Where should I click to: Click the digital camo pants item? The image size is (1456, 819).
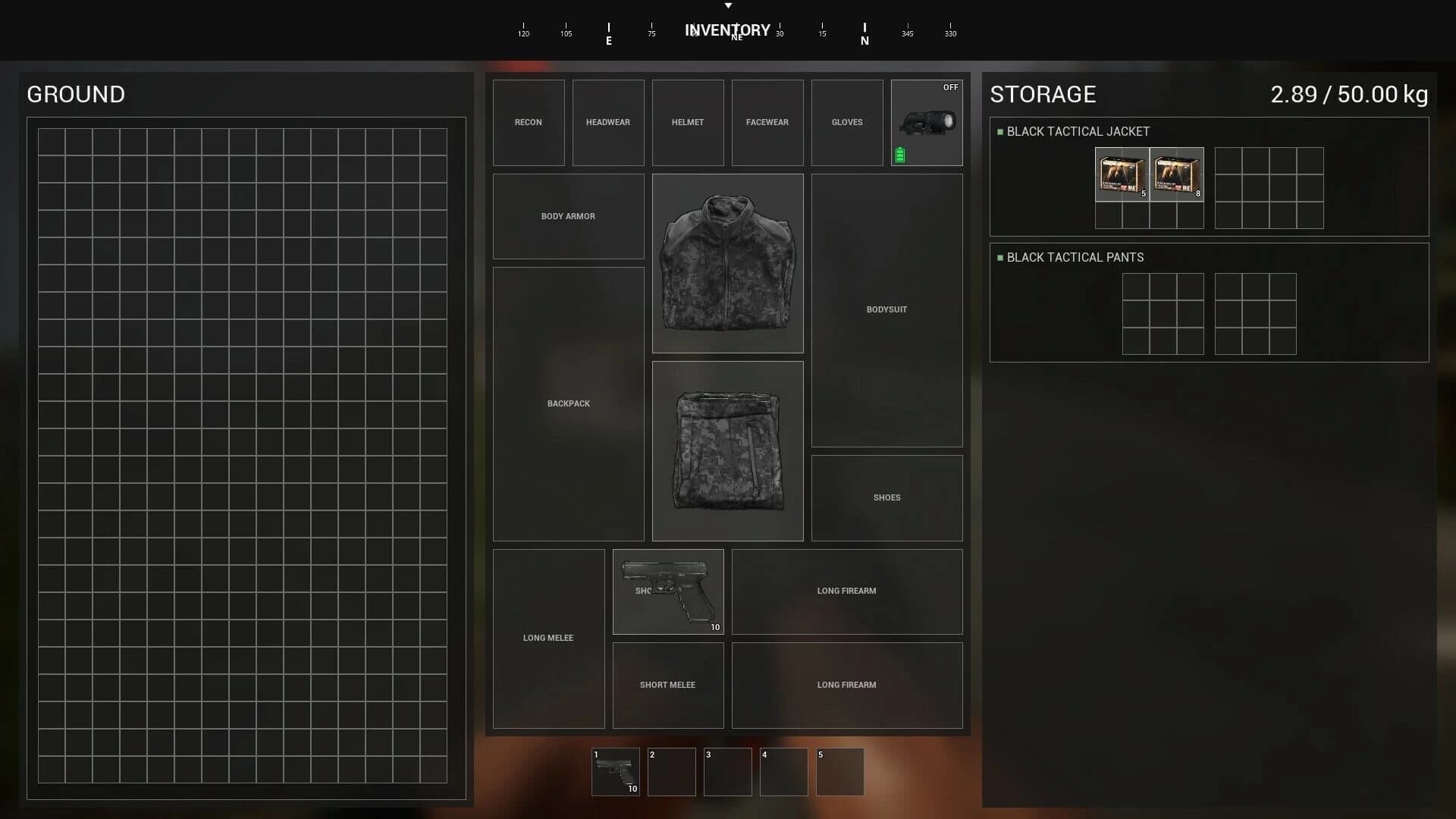(x=727, y=450)
